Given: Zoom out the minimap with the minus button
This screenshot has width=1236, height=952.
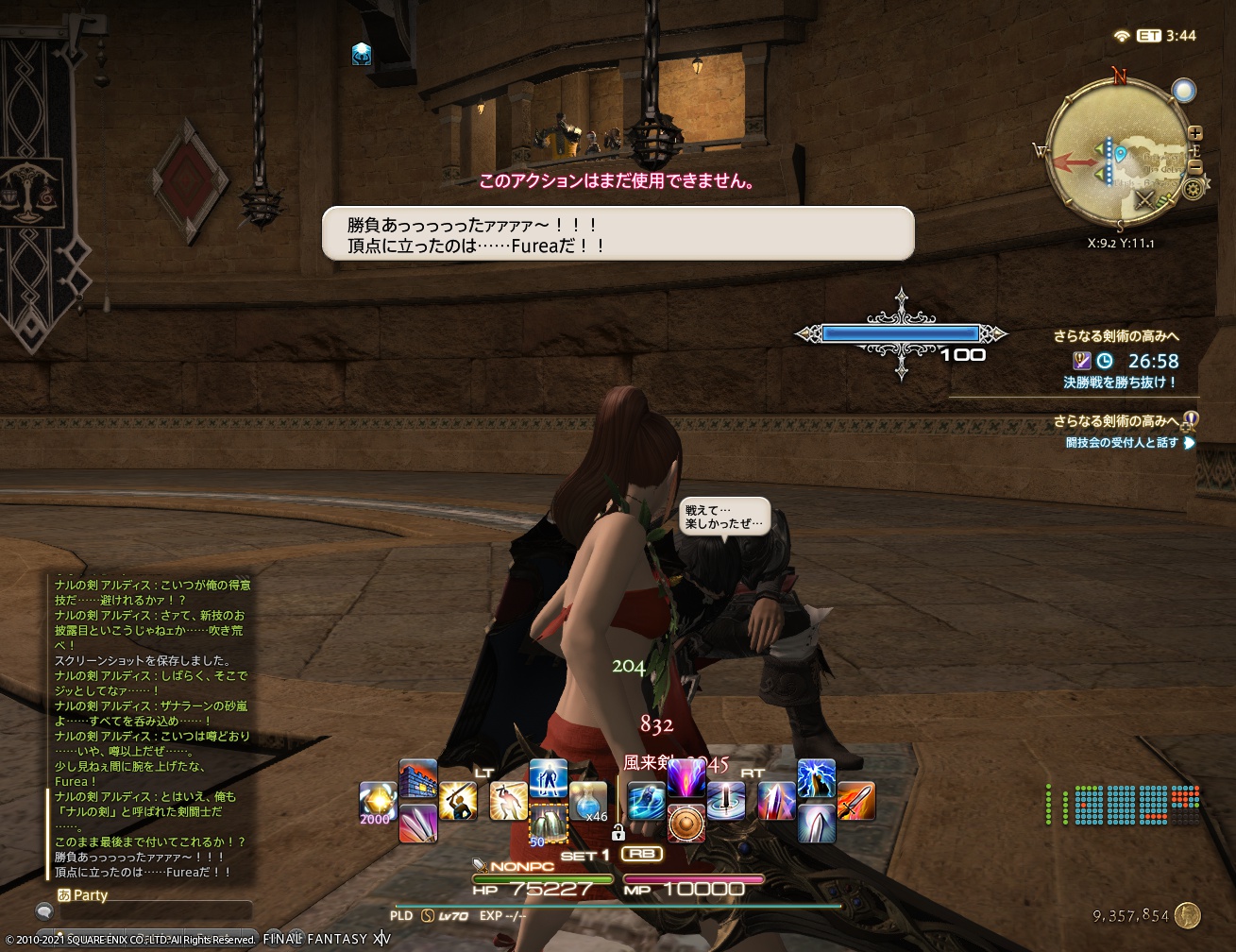Looking at the screenshot, I should point(1195,165).
